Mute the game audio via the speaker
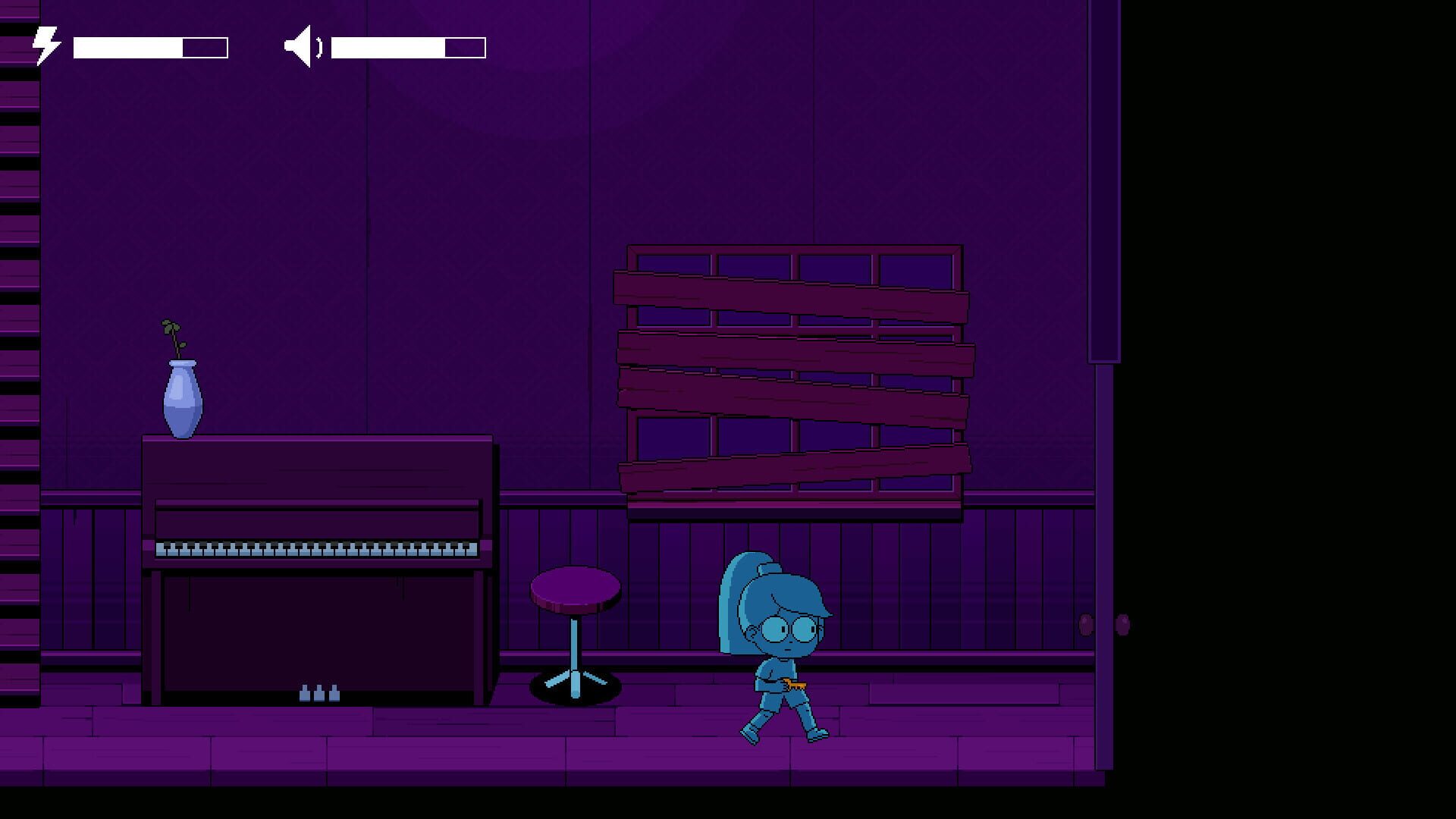This screenshot has height=819, width=1456. [302, 45]
